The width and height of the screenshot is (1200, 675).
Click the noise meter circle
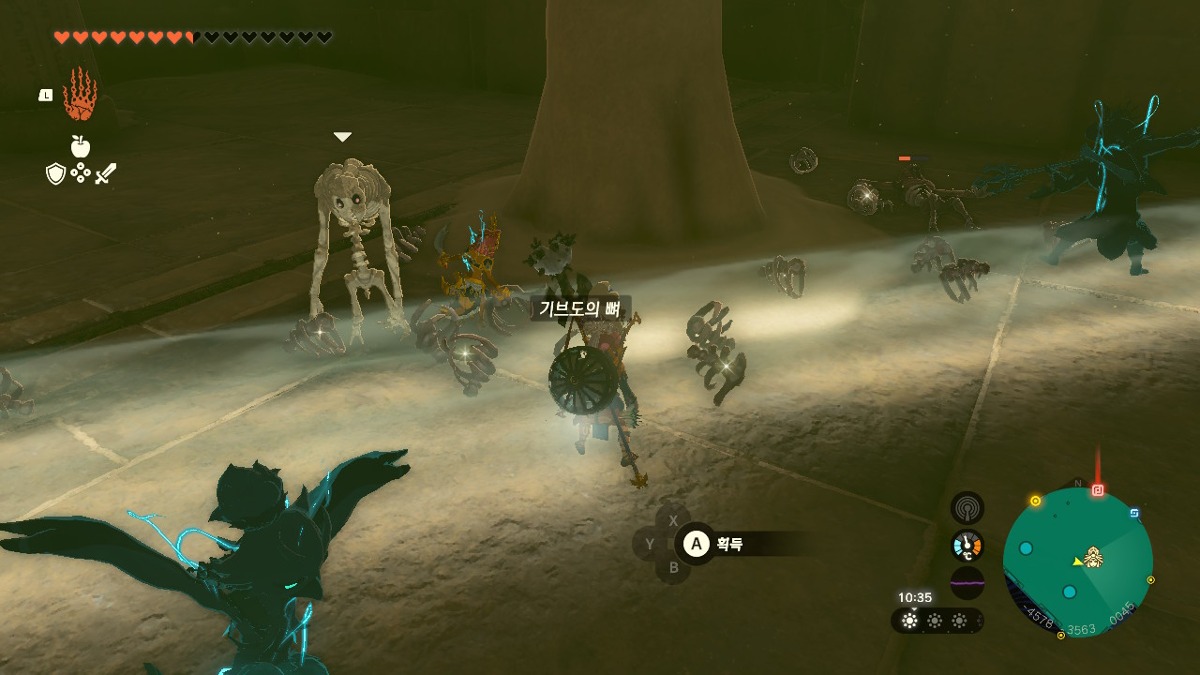tap(967, 582)
